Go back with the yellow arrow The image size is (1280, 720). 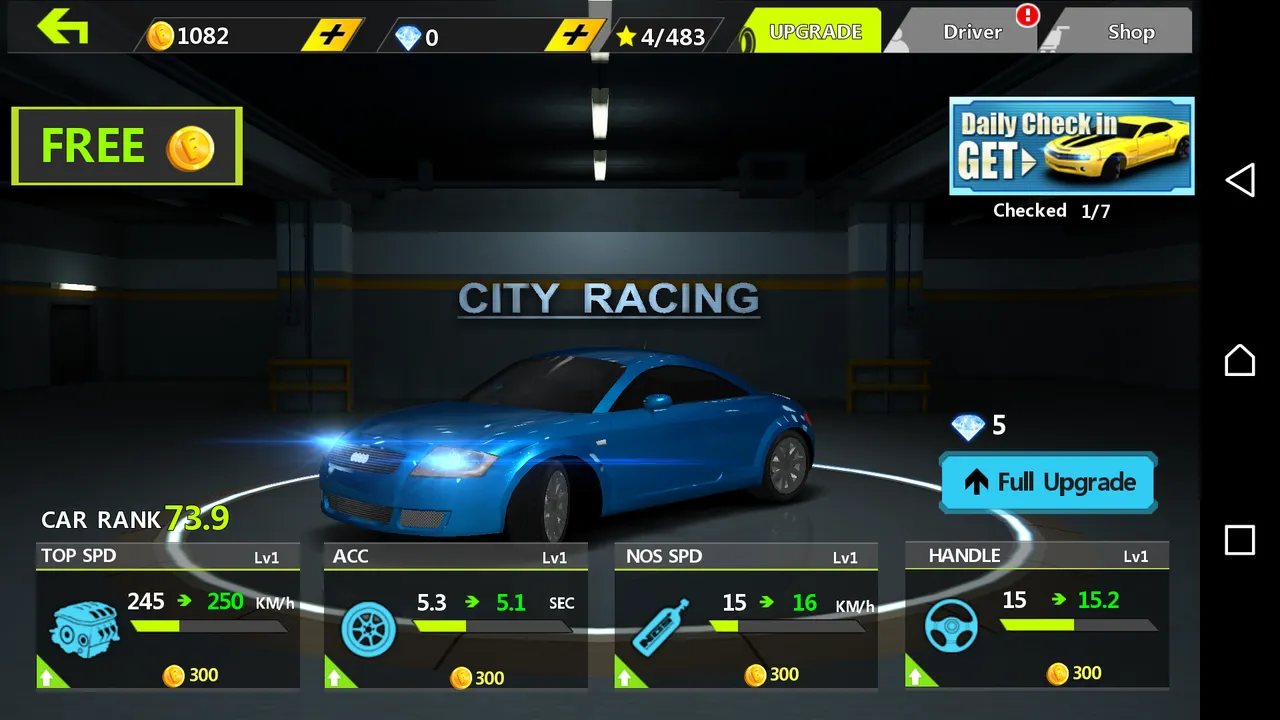click(63, 27)
